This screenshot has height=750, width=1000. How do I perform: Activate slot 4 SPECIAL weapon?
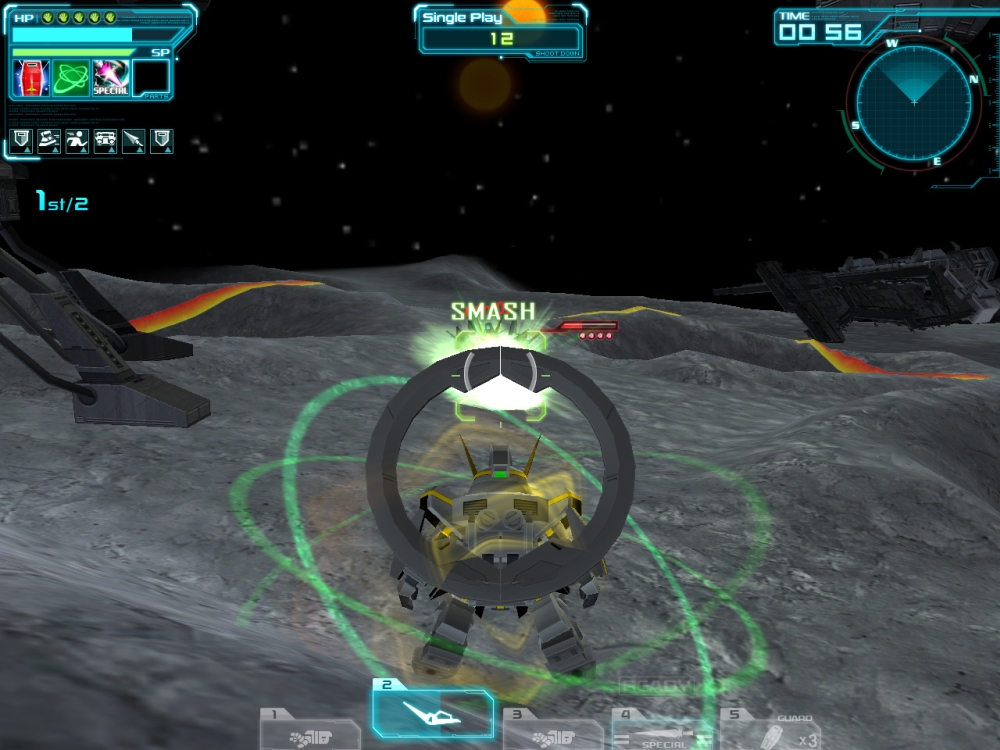[655, 731]
